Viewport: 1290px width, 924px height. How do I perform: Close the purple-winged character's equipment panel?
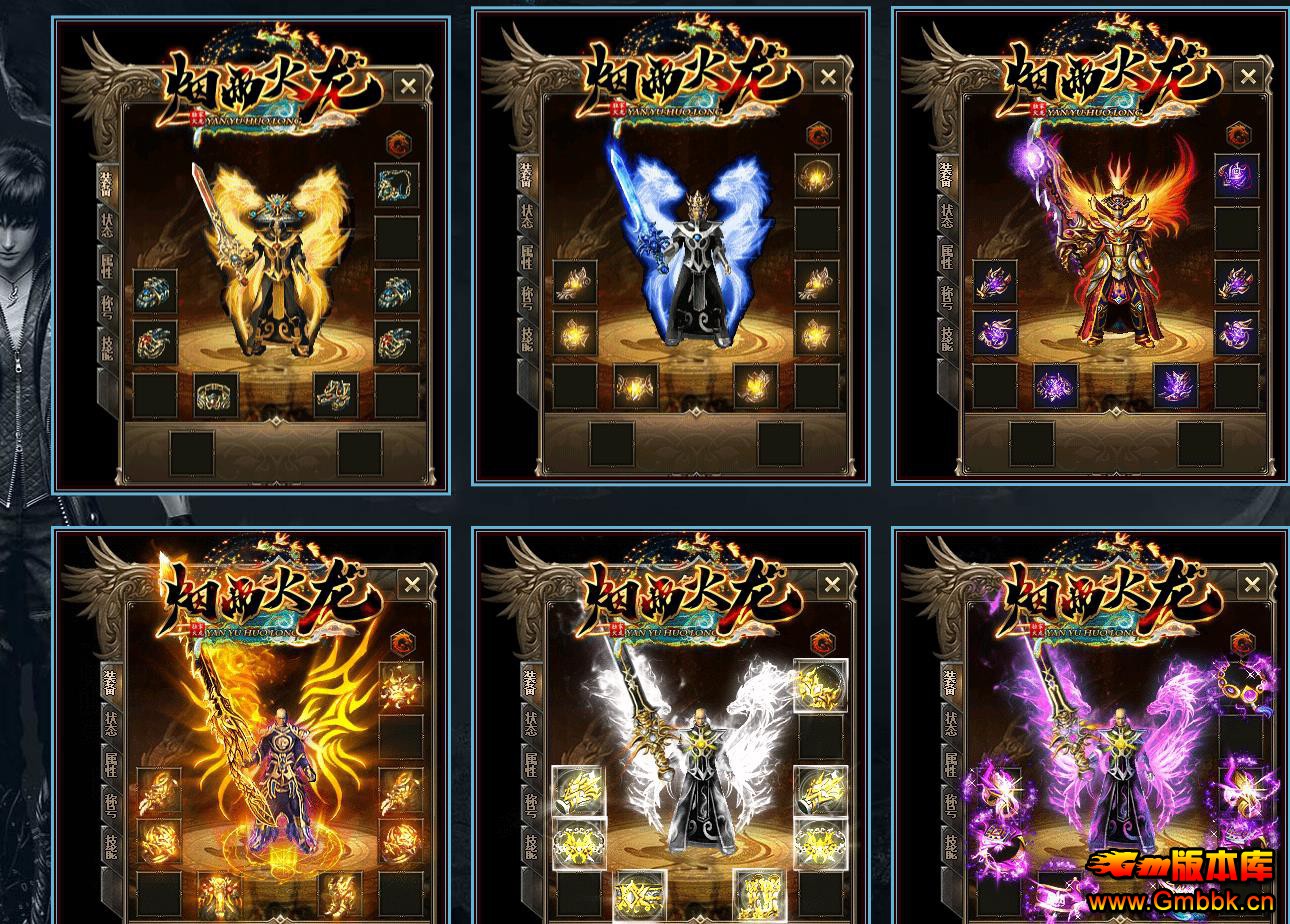click(x=1252, y=585)
